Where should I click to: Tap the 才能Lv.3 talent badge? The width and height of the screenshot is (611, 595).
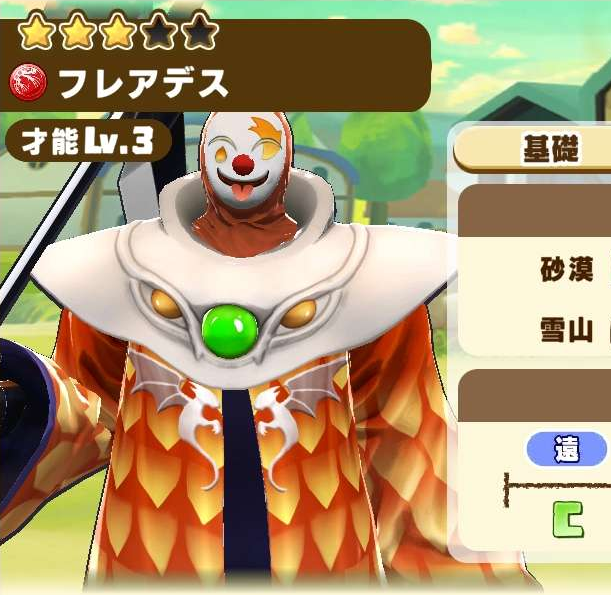(87, 142)
